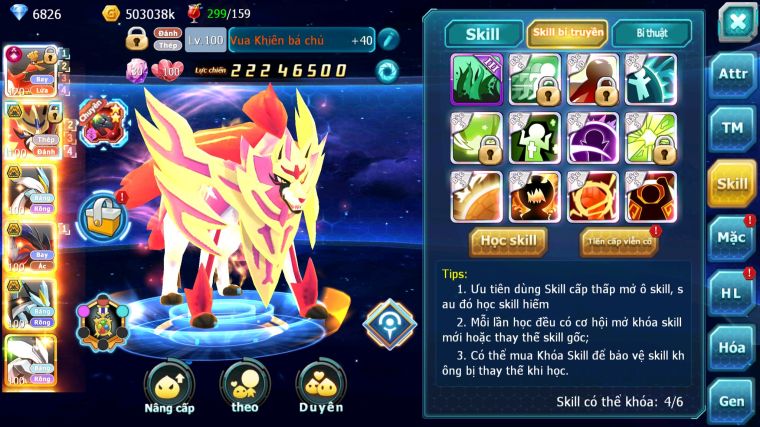
Task: Close the skill panel with X
Action: (x=736, y=21)
